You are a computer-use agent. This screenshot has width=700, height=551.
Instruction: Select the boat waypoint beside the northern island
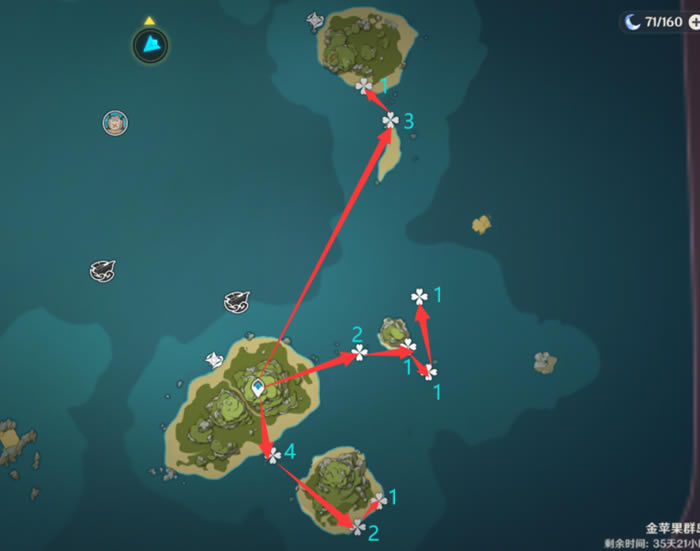[316, 20]
